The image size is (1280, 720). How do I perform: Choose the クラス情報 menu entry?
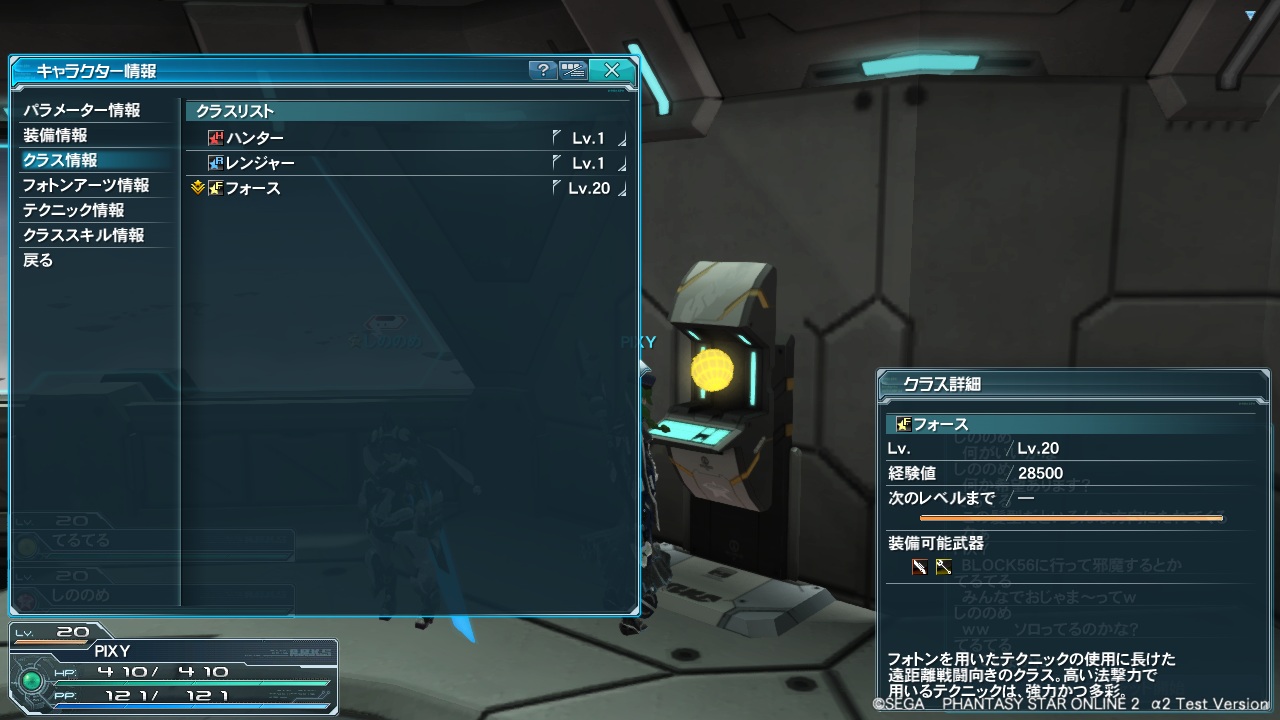pos(61,160)
